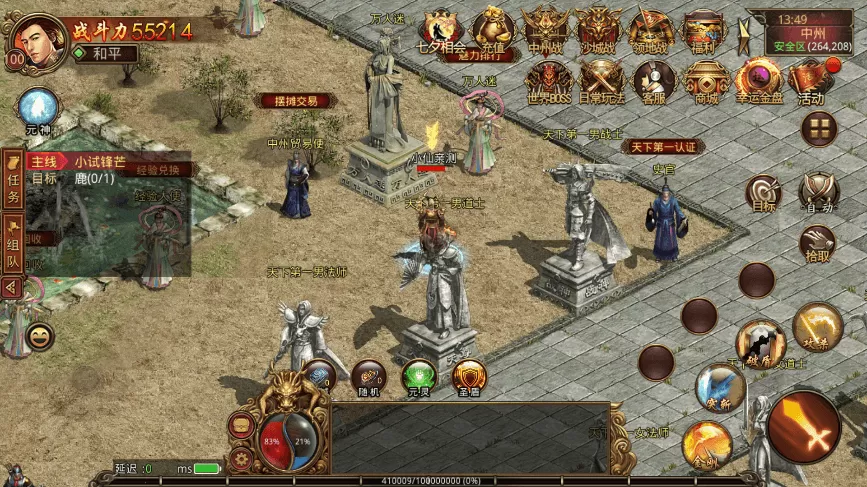Open the 日常玩法 daily activities
867x487 pixels.
tap(601, 78)
